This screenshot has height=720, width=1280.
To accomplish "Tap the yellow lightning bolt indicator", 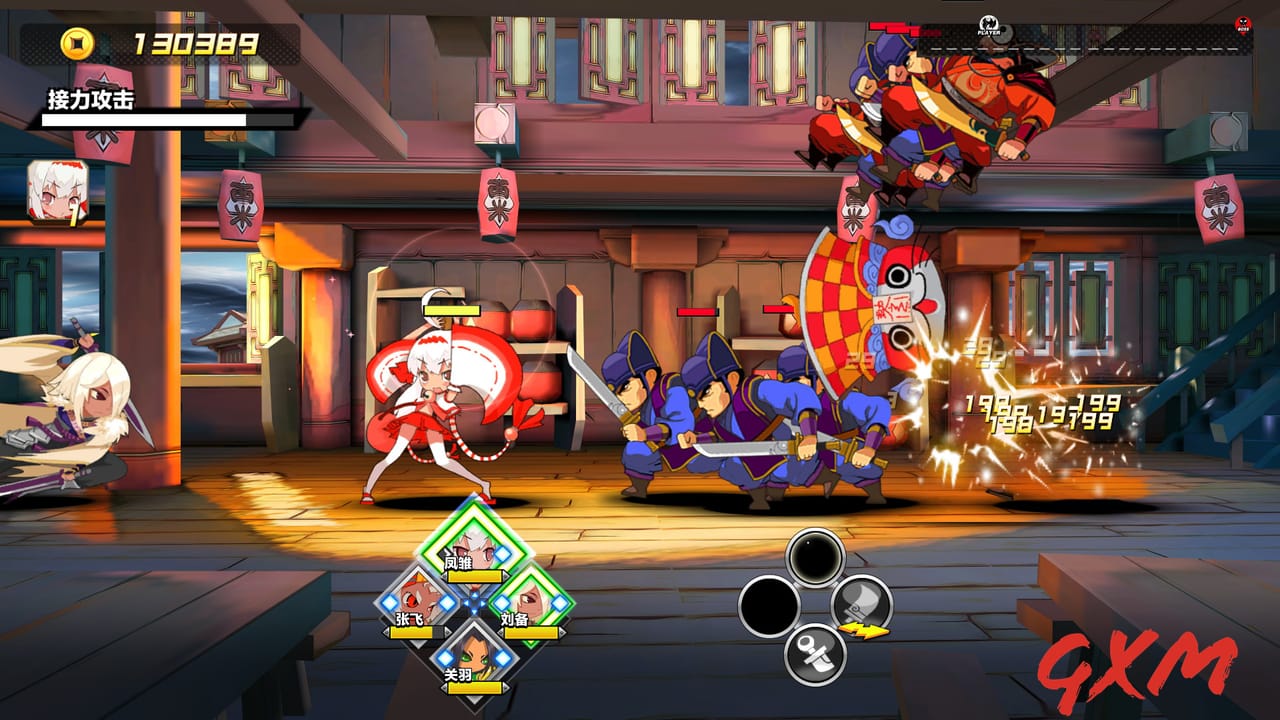I will (866, 630).
